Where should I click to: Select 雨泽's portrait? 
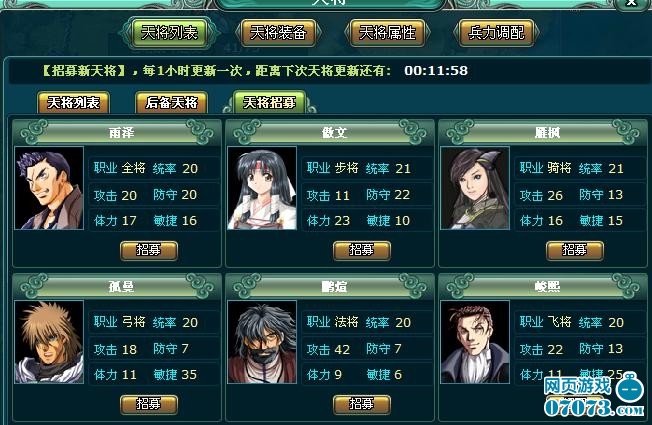[x=48, y=188]
